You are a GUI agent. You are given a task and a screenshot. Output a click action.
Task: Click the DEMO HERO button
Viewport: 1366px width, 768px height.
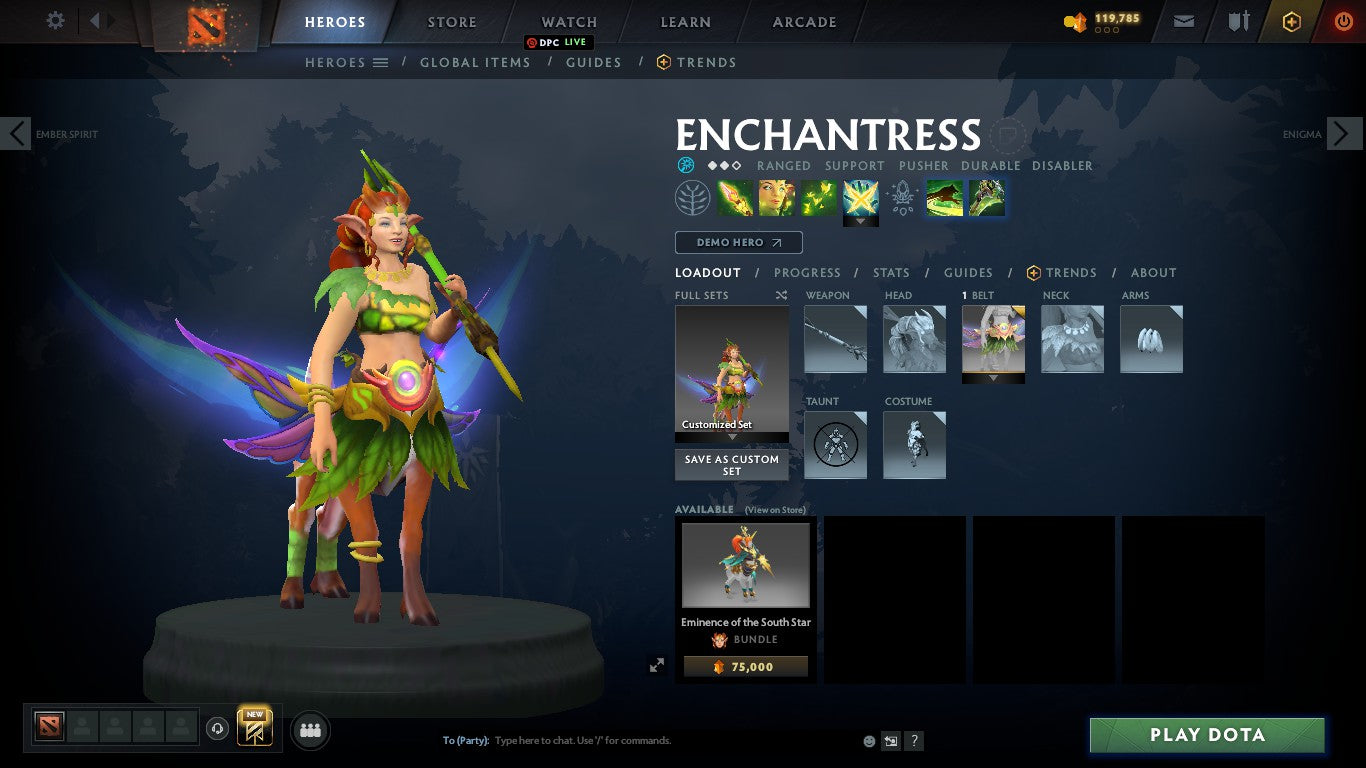pyautogui.click(x=738, y=242)
